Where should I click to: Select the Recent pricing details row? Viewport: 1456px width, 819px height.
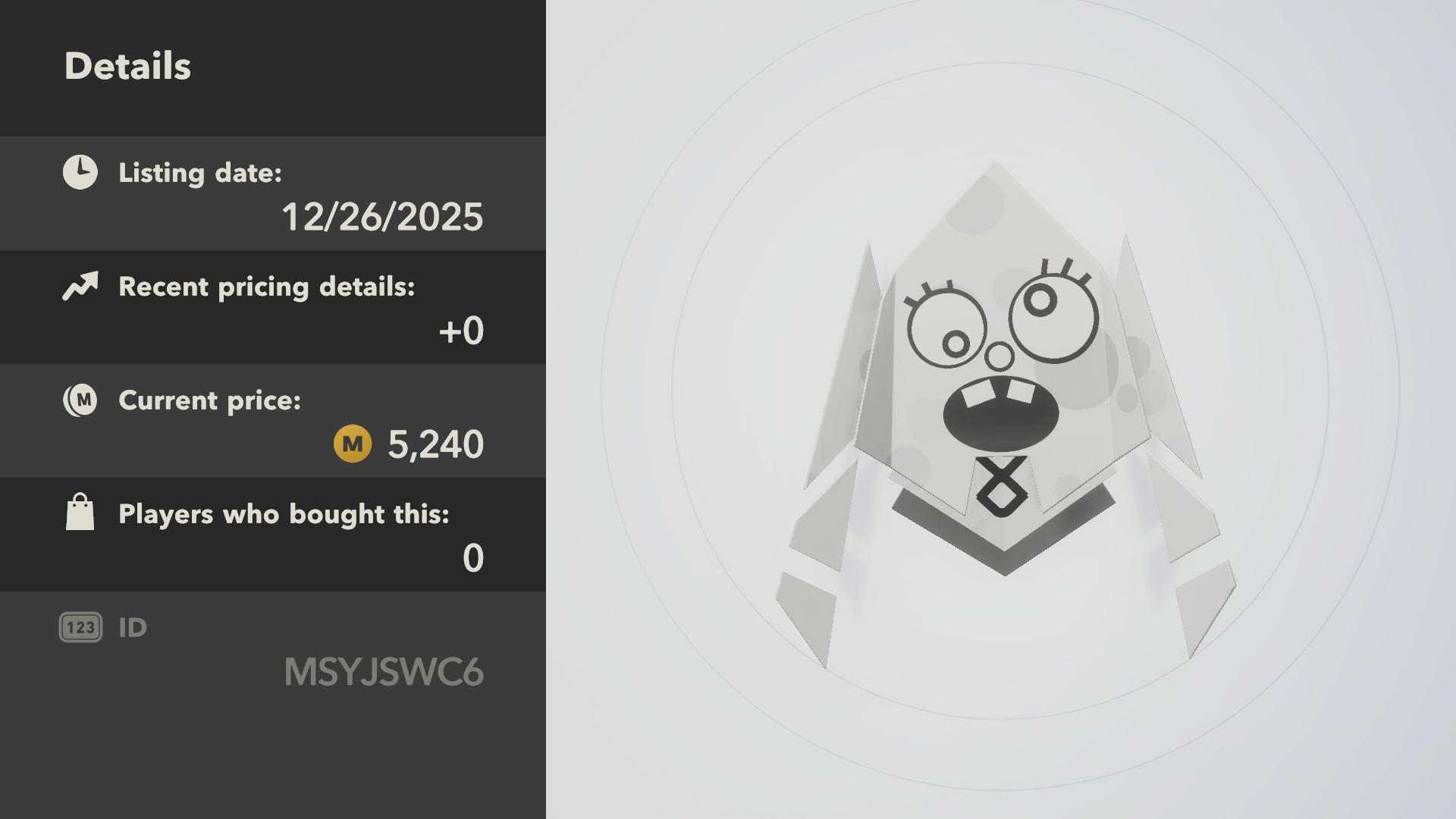coord(273,308)
